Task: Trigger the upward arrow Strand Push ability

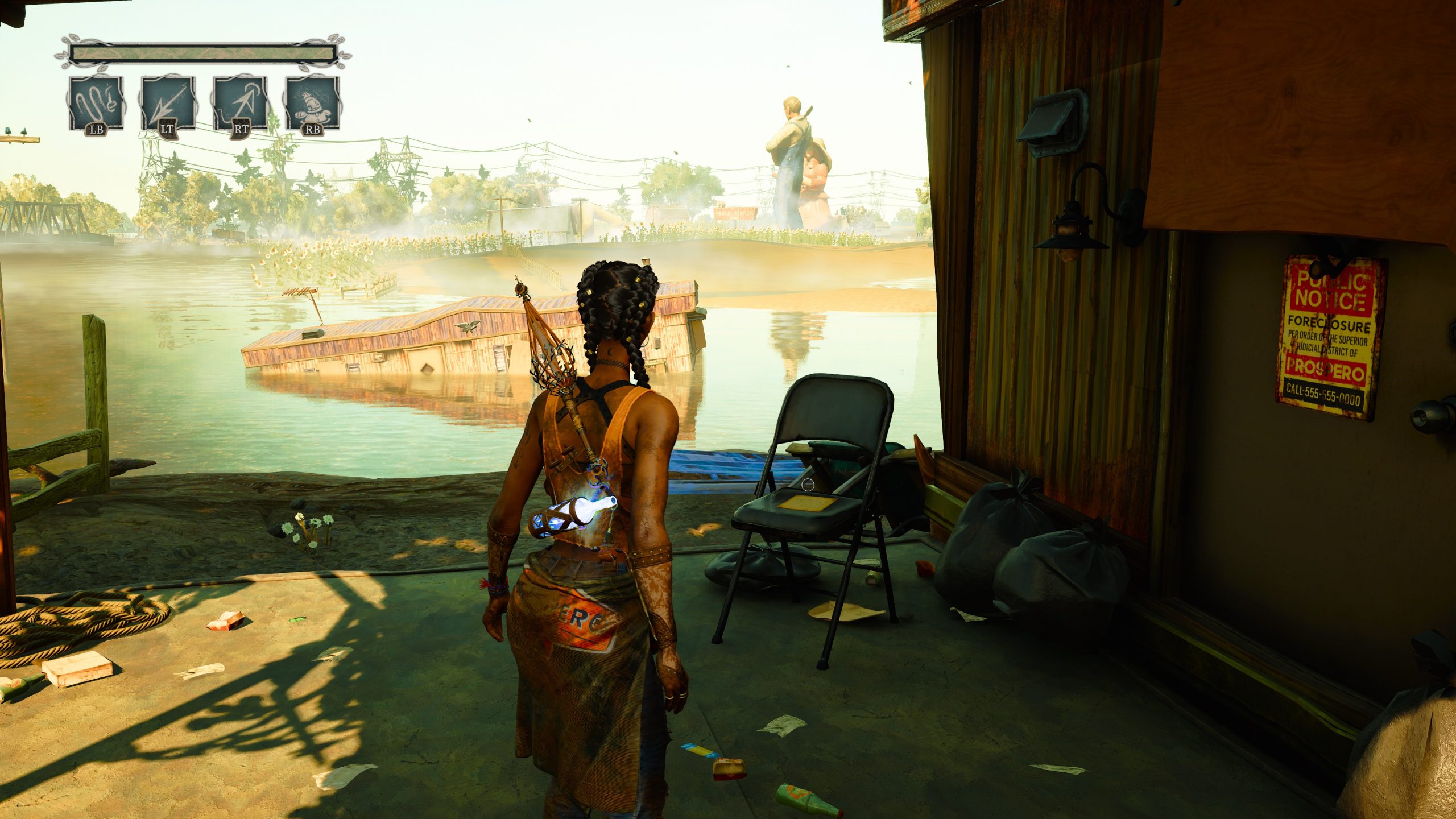Action: [241, 104]
